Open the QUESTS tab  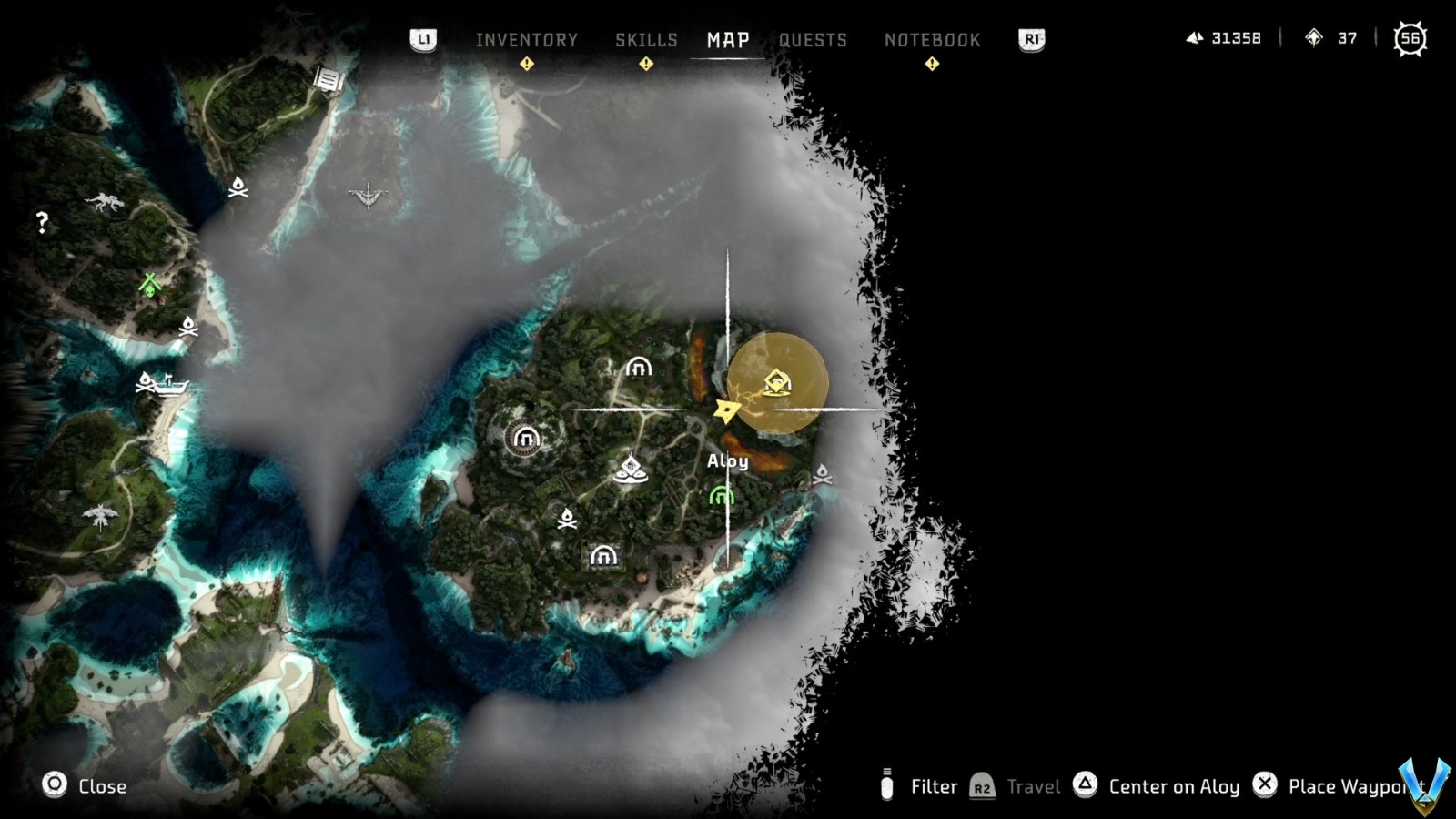[814, 40]
